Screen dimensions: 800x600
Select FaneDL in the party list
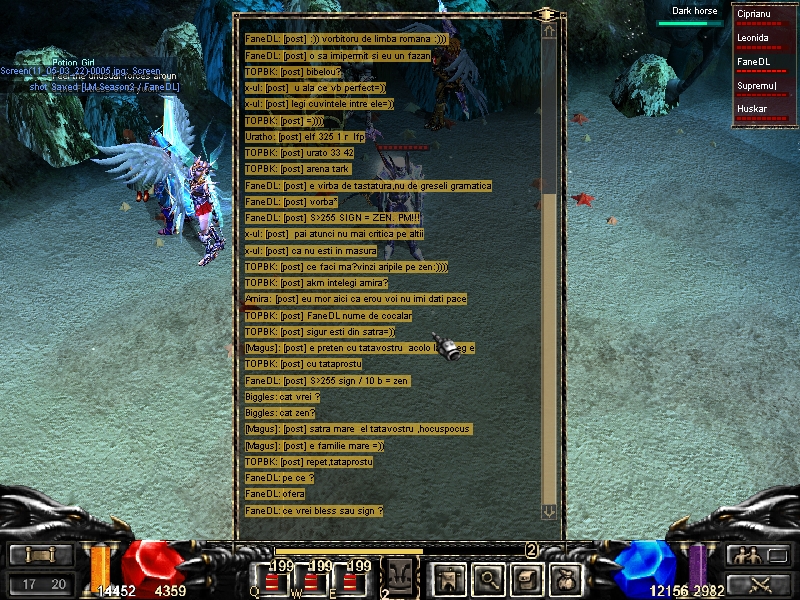[765, 63]
